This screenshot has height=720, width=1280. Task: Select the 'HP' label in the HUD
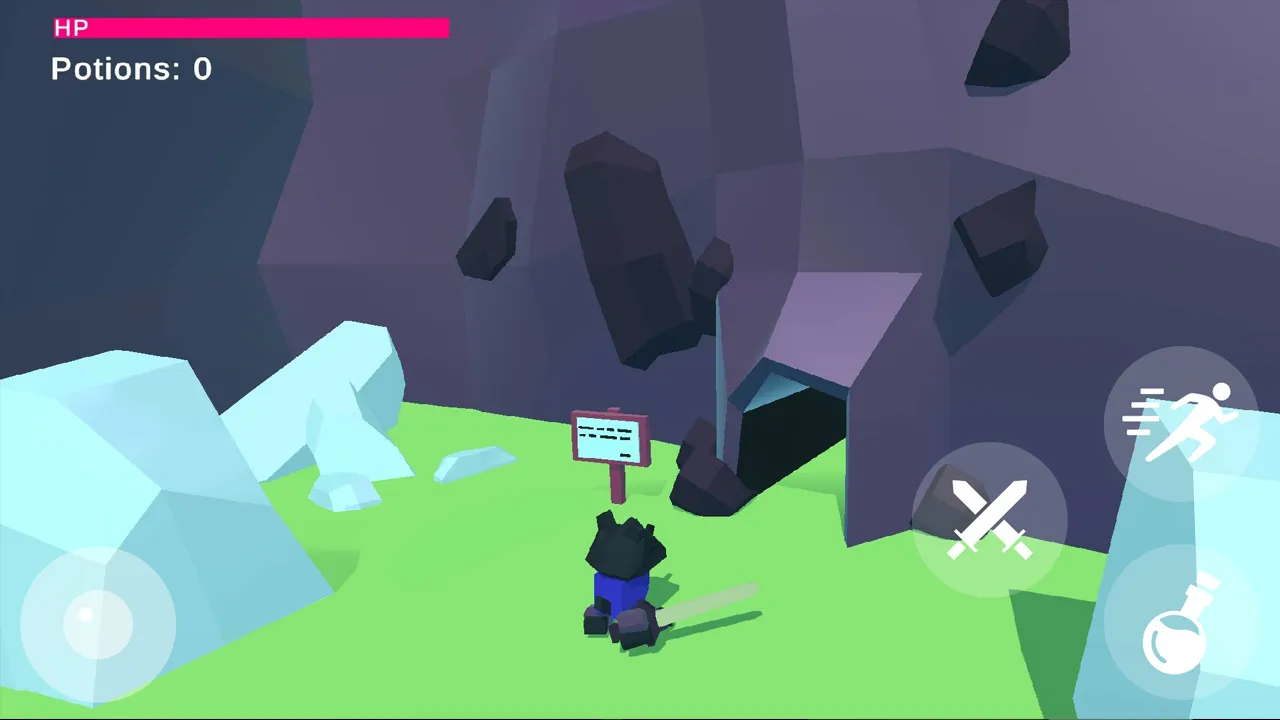[x=71, y=28]
